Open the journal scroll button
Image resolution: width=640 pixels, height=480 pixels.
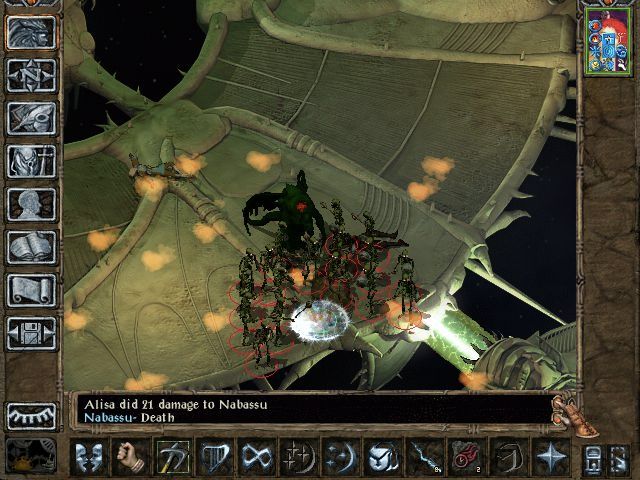point(31,290)
